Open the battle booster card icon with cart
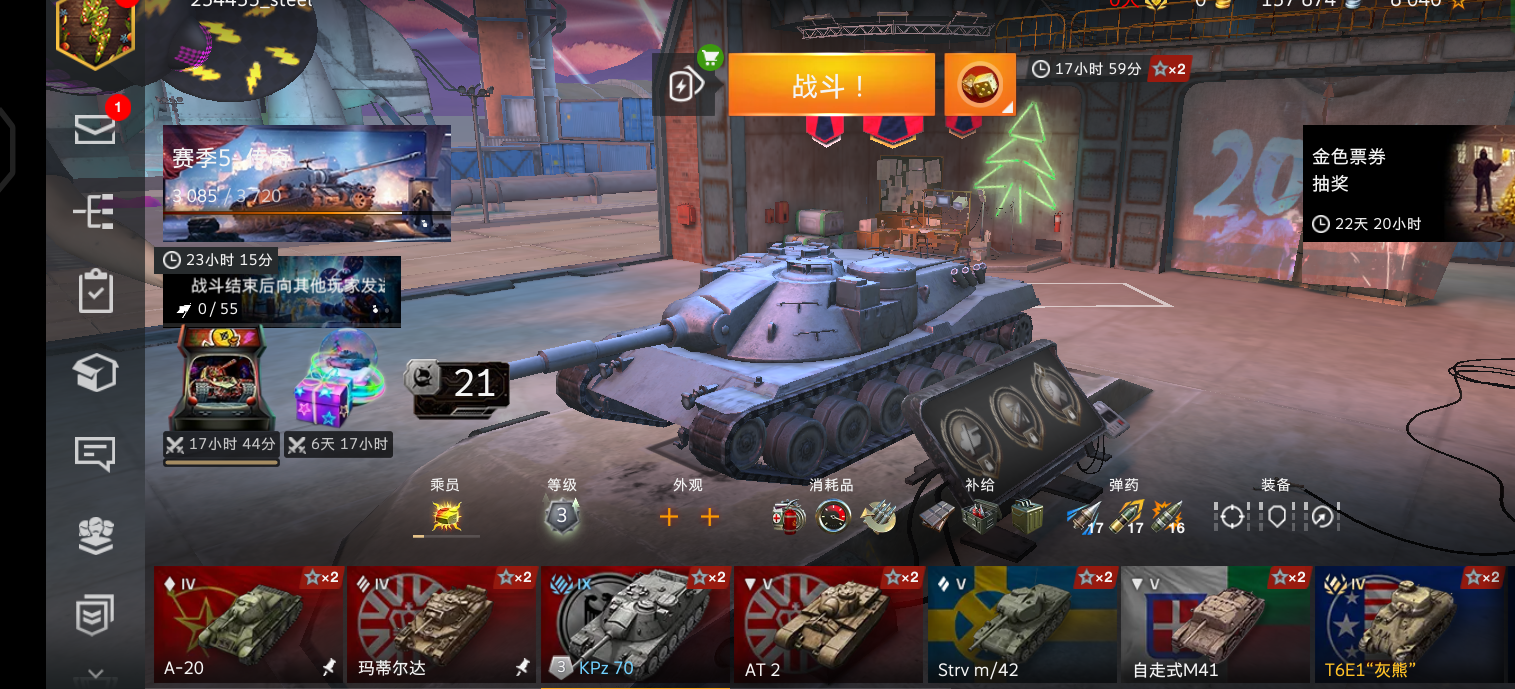The image size is (1515, 689). click(686, 84)
